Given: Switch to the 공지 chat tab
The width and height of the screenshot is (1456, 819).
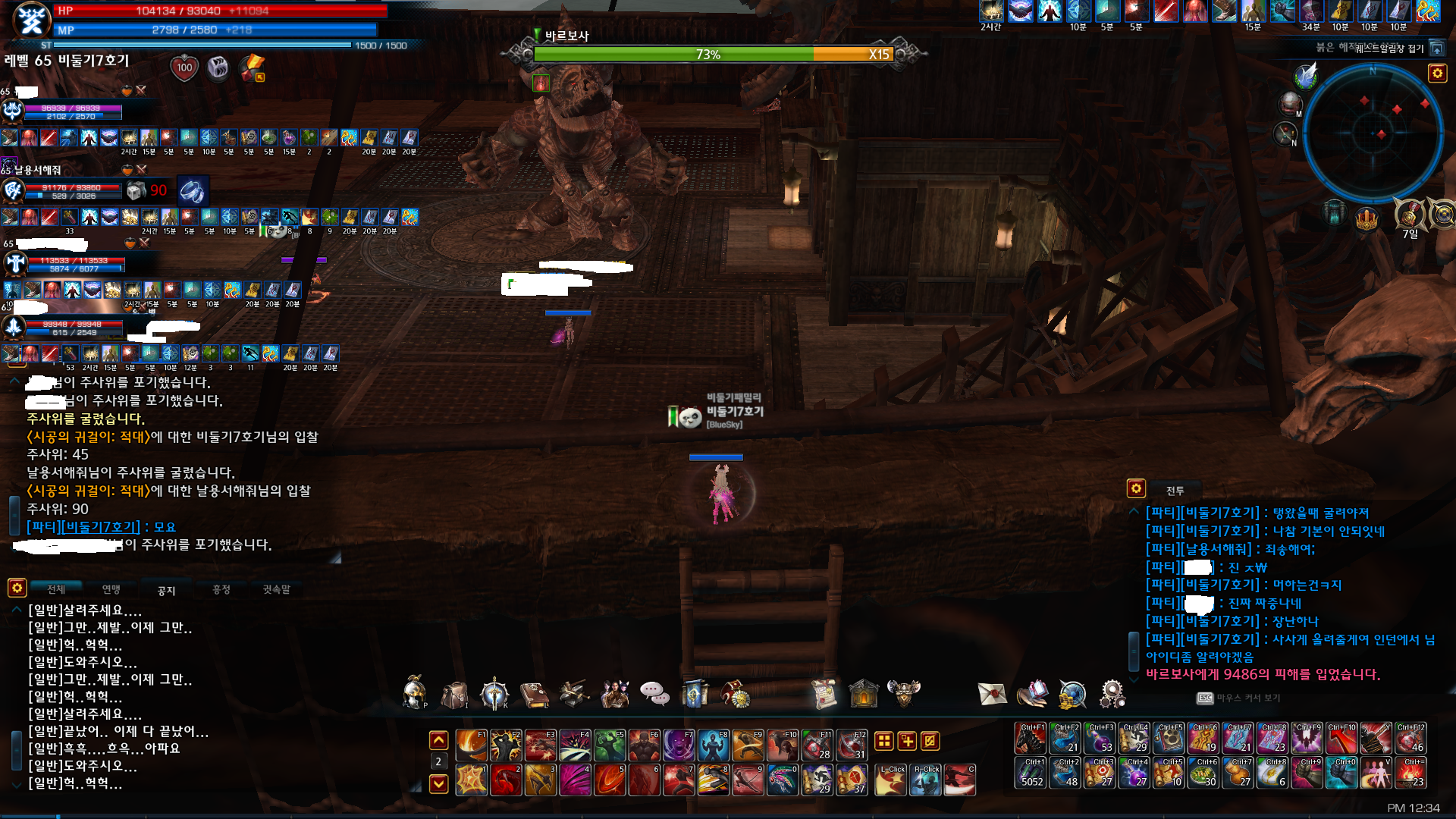Looking at the screenshot, I should (166, 590).
